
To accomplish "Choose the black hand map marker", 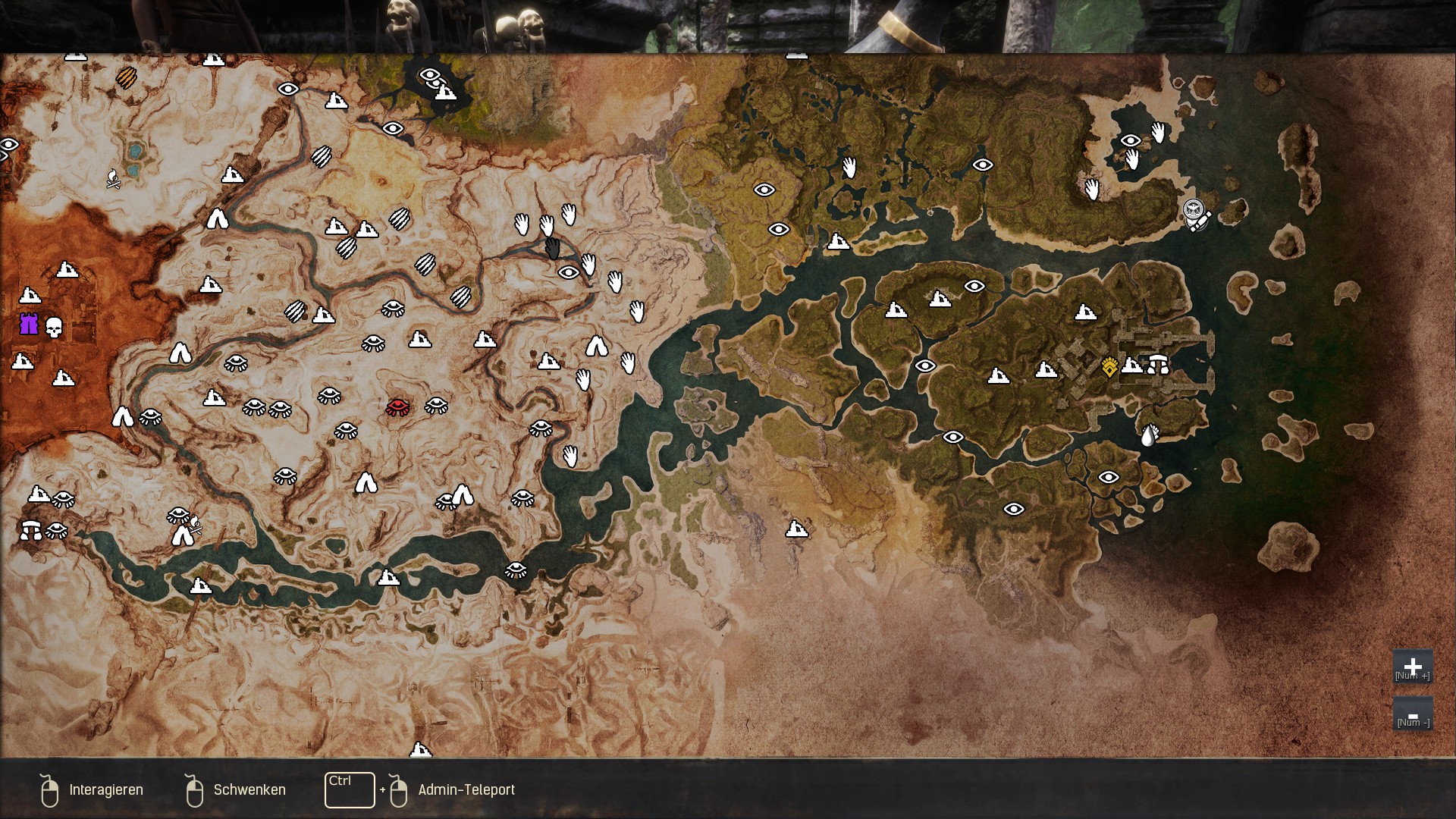I will pos(553,248).
